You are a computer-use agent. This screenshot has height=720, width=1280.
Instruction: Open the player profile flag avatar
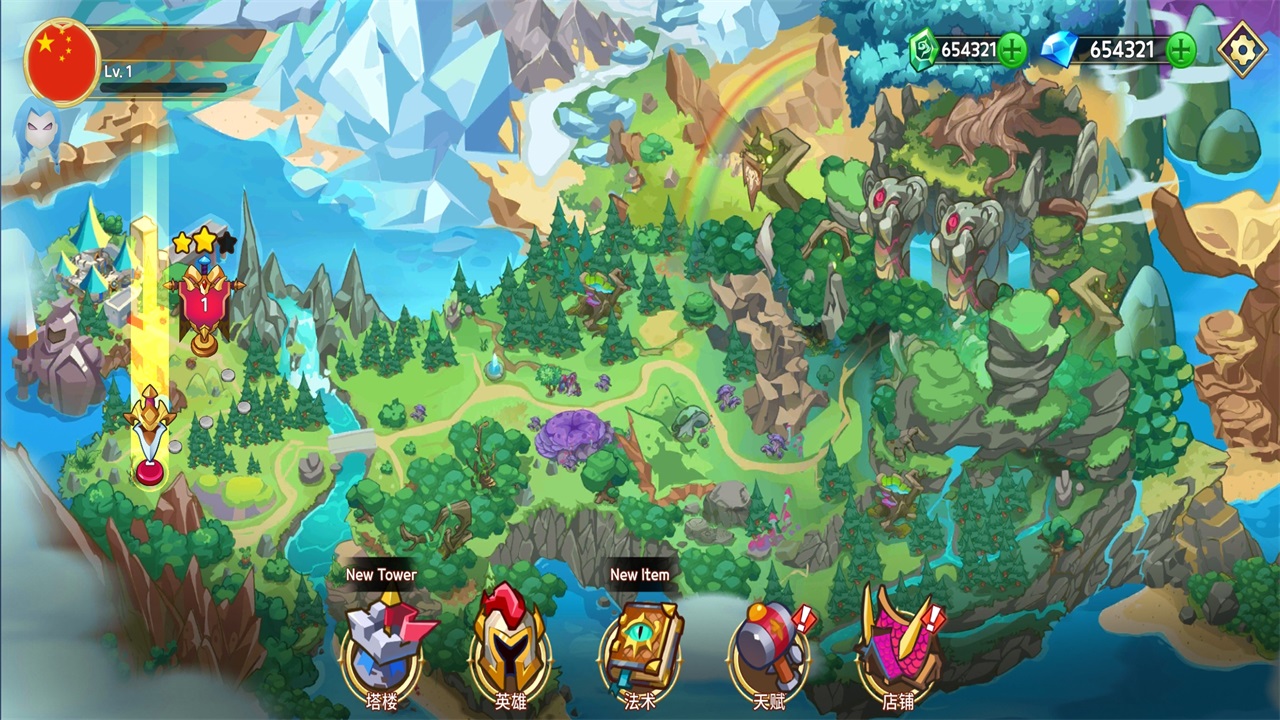tap(62, 62)
